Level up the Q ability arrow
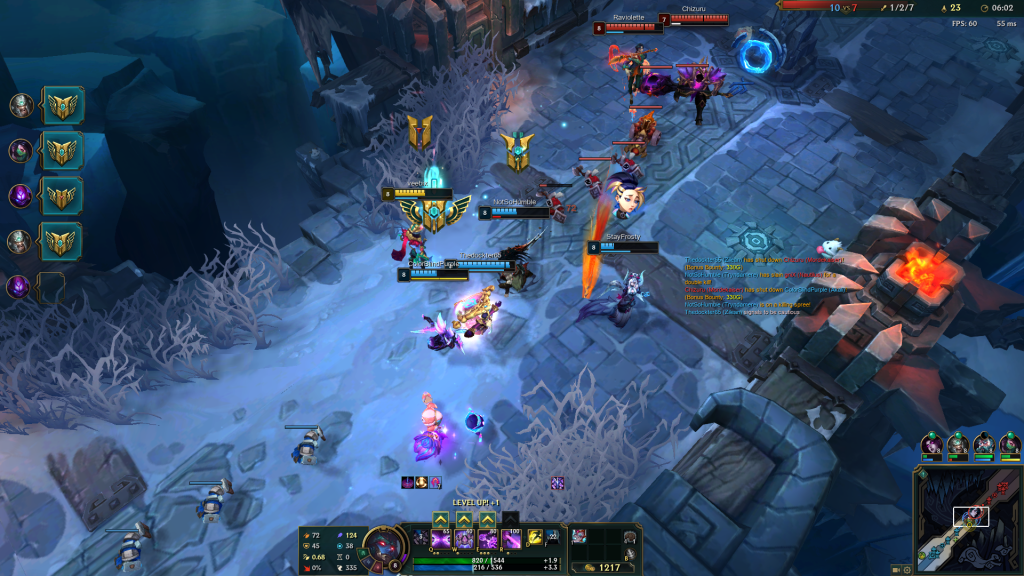Viewport: 1024px width, 576px height. pos(441,519)
